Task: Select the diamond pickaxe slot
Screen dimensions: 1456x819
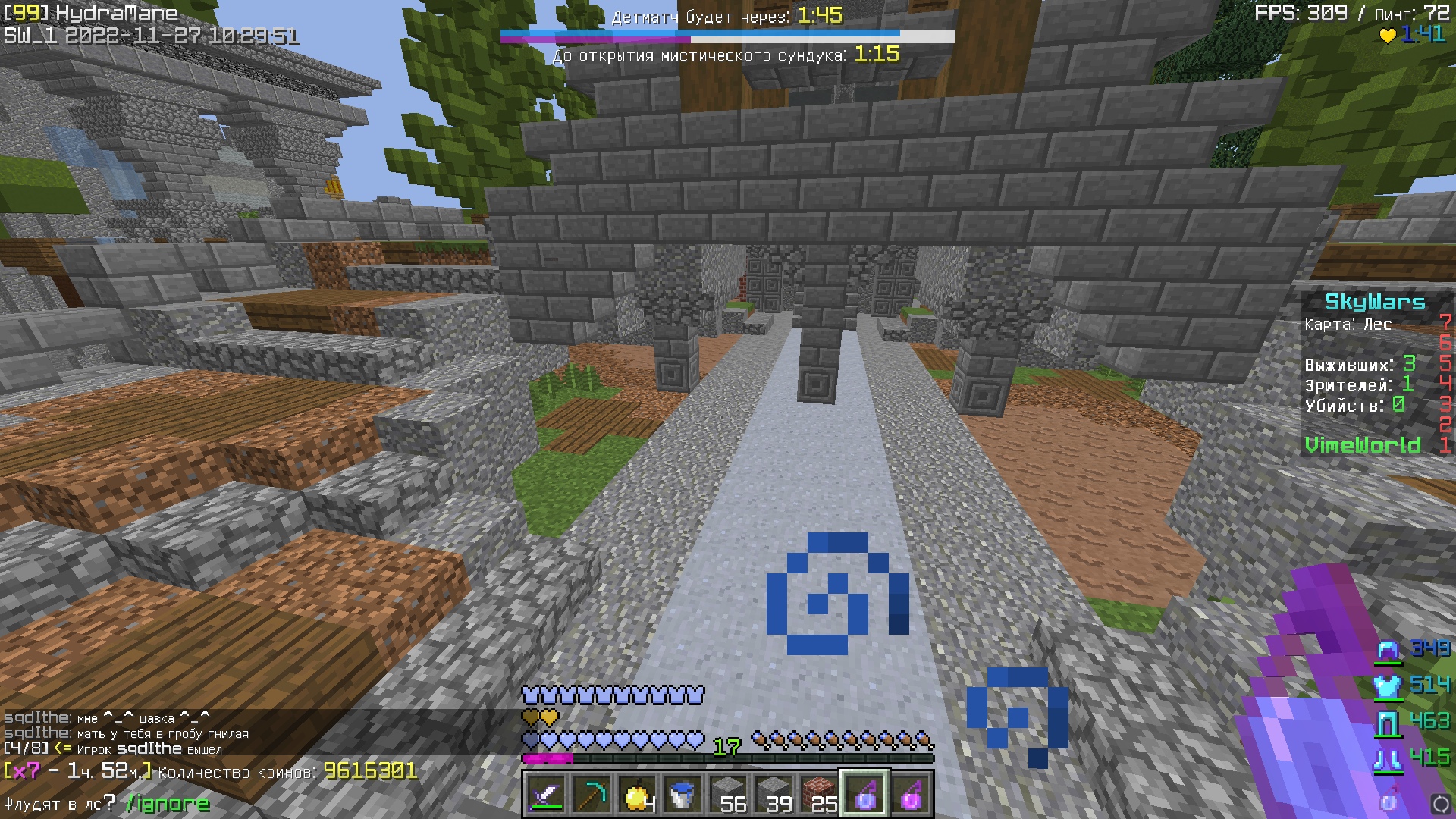Action: (591, 794)
